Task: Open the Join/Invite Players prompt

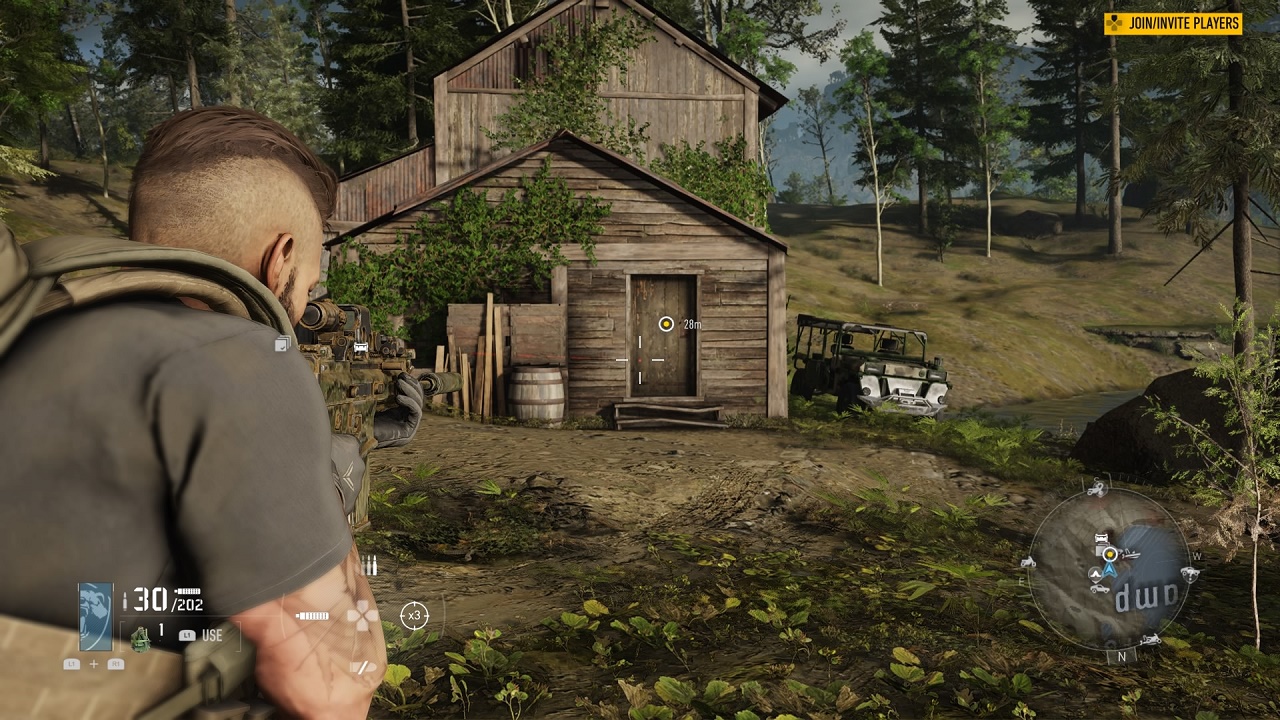Action: coord(1173,23)
